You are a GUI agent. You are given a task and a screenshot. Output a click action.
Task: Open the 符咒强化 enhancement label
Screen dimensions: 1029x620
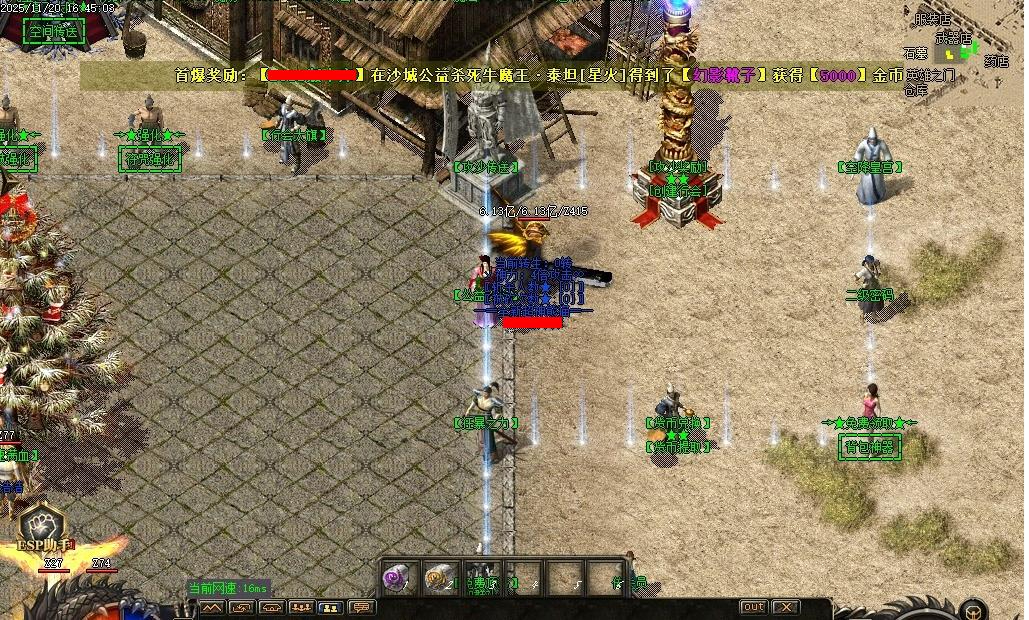(x=150, y=158)
